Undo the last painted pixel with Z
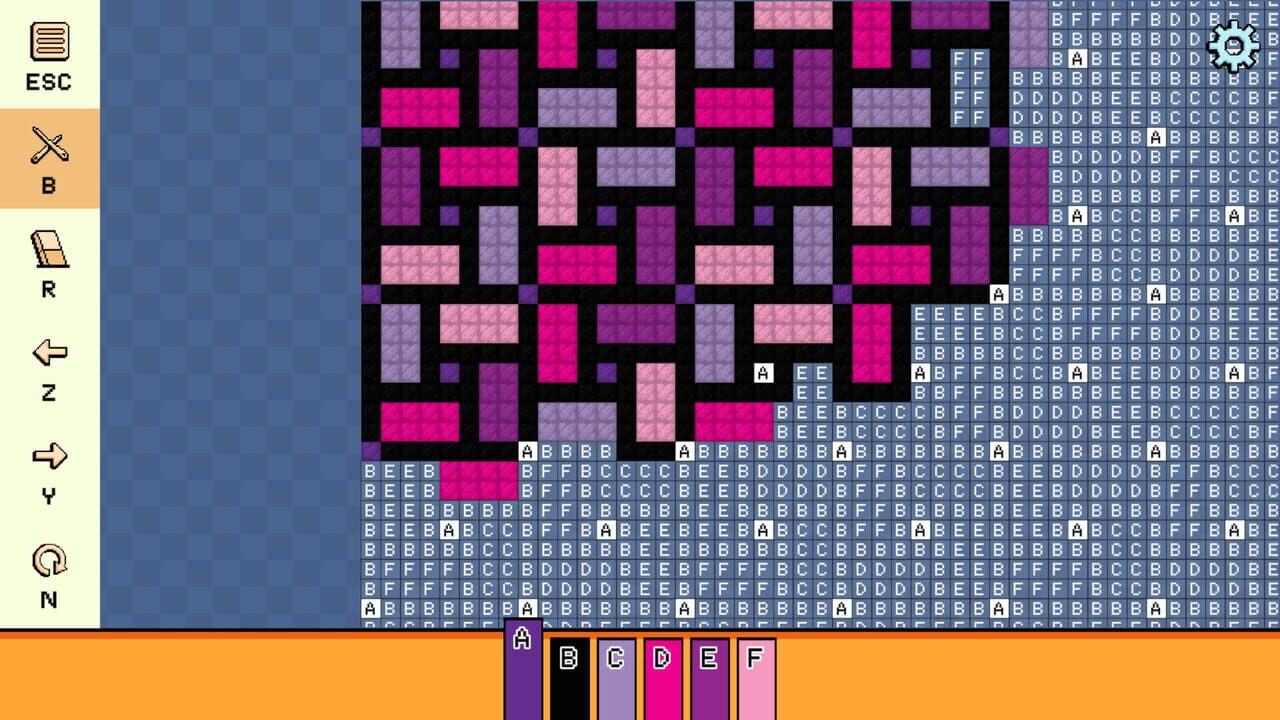Screen dimensions: 1280x720 [48, 355]
